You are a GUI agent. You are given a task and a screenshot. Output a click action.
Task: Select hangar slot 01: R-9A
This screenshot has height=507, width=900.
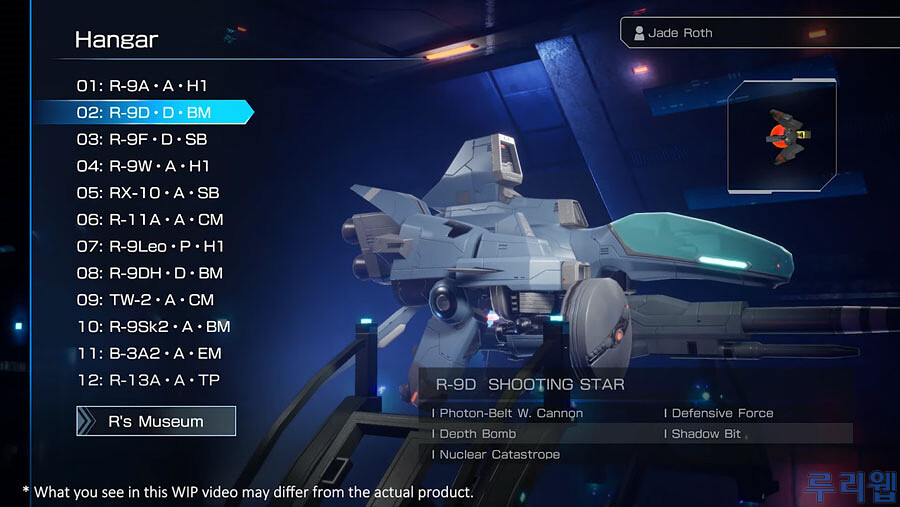coord(142,86)
